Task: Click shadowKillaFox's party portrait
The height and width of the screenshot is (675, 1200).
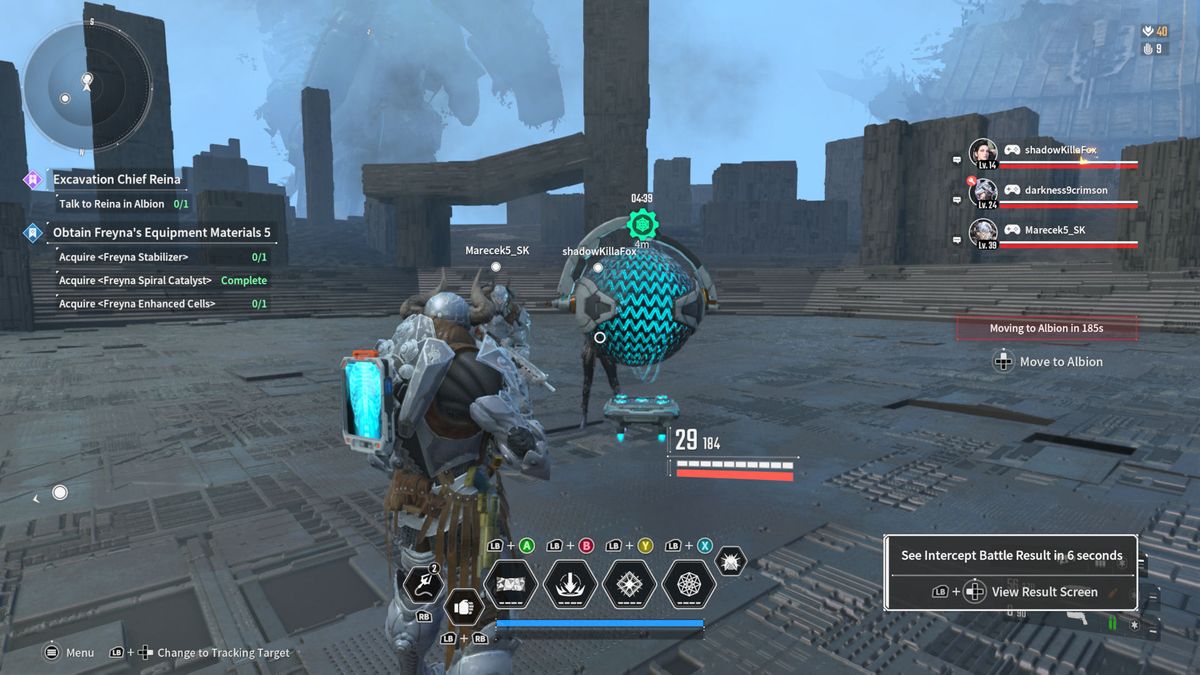Action: [983, 155]
